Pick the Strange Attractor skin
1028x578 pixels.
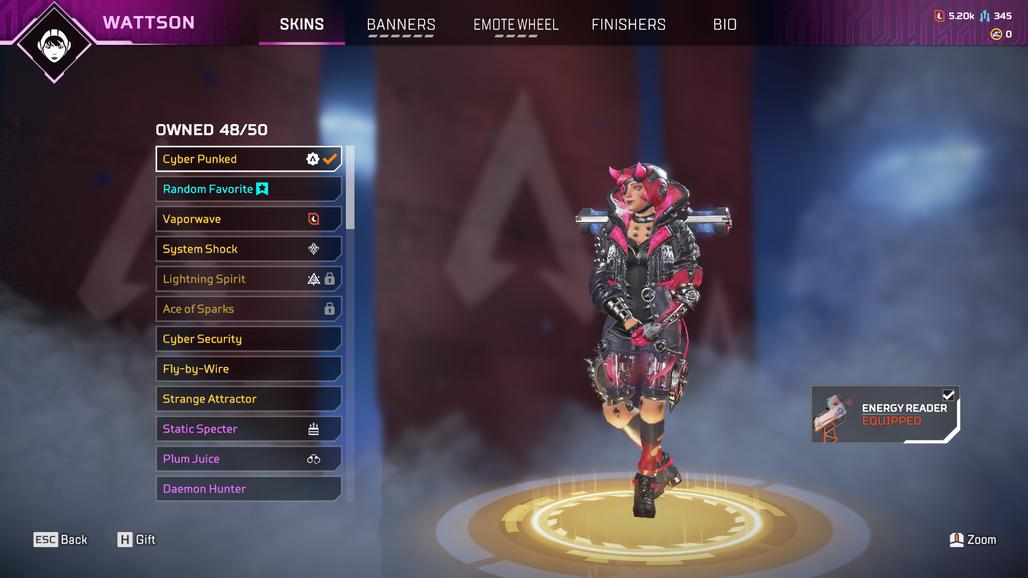tap(248, 399)
